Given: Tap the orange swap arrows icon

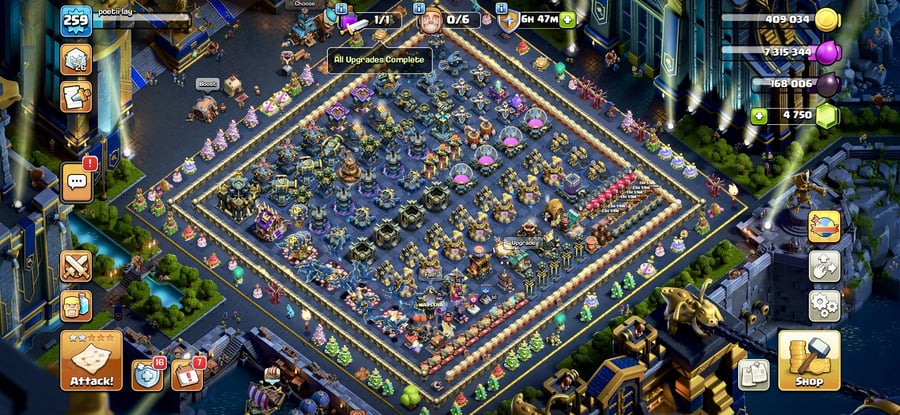Looking at the screenshot, I should 825,227.
